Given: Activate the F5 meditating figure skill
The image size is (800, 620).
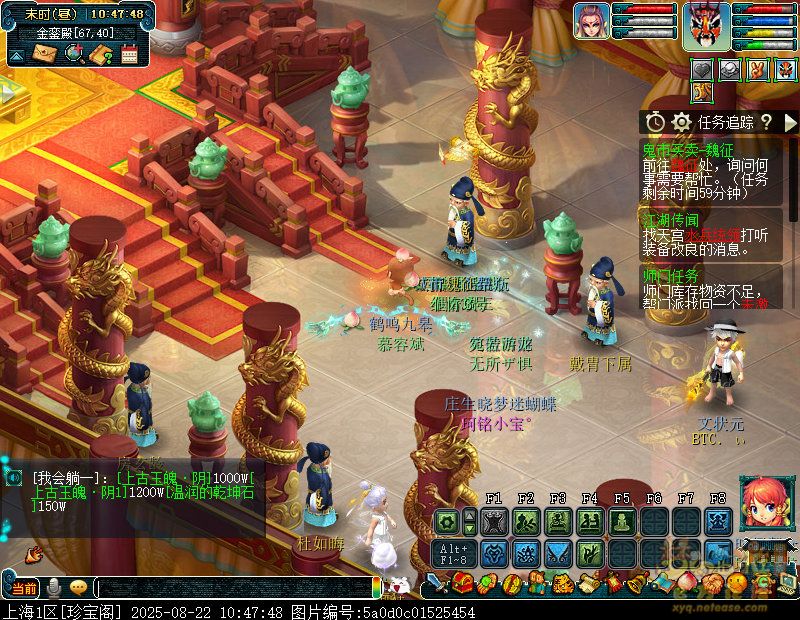Looking at the screenshot, I should (622, 521).
